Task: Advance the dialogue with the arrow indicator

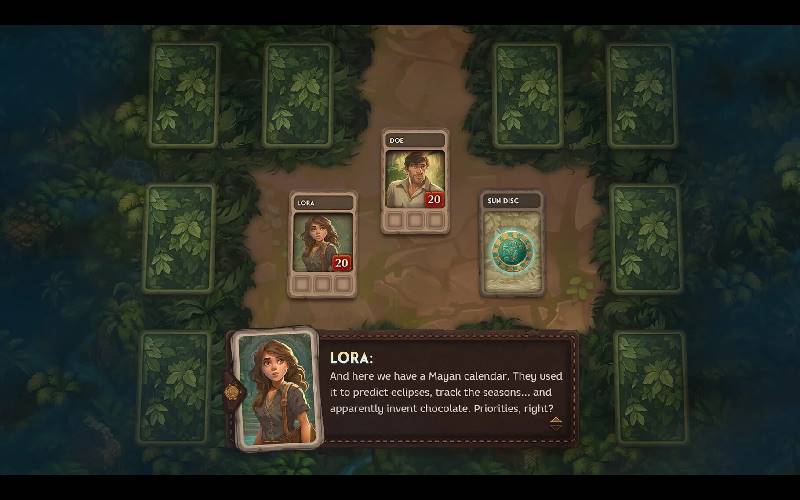Action: click(555, 421)
